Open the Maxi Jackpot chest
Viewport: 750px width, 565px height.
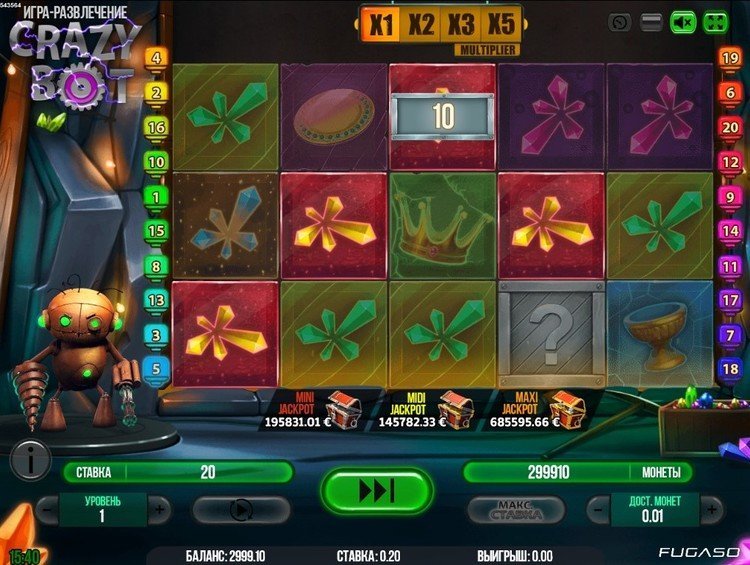coord(566,403)
